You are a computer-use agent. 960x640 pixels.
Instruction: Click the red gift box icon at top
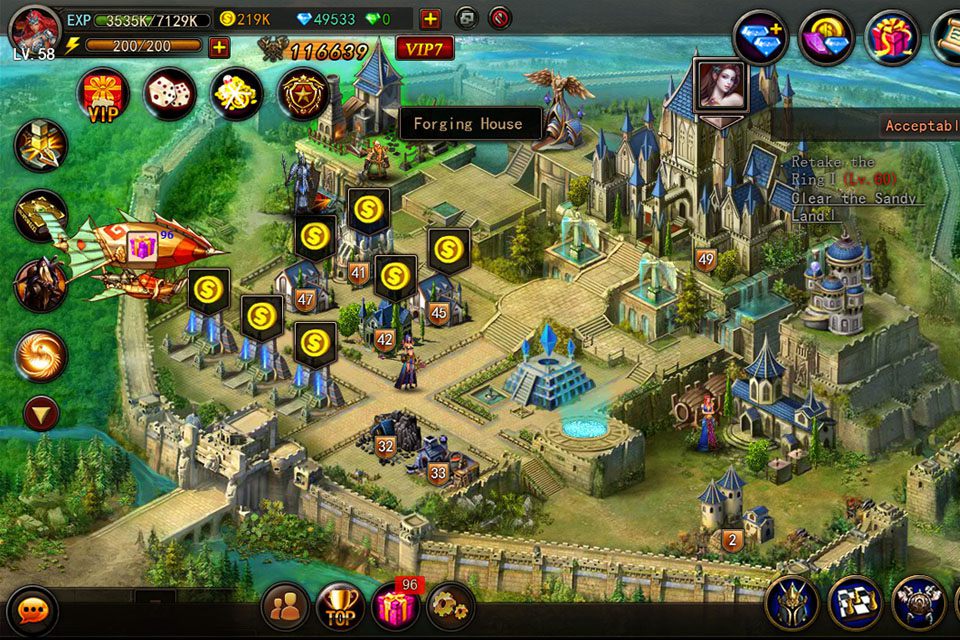(891, 38)
